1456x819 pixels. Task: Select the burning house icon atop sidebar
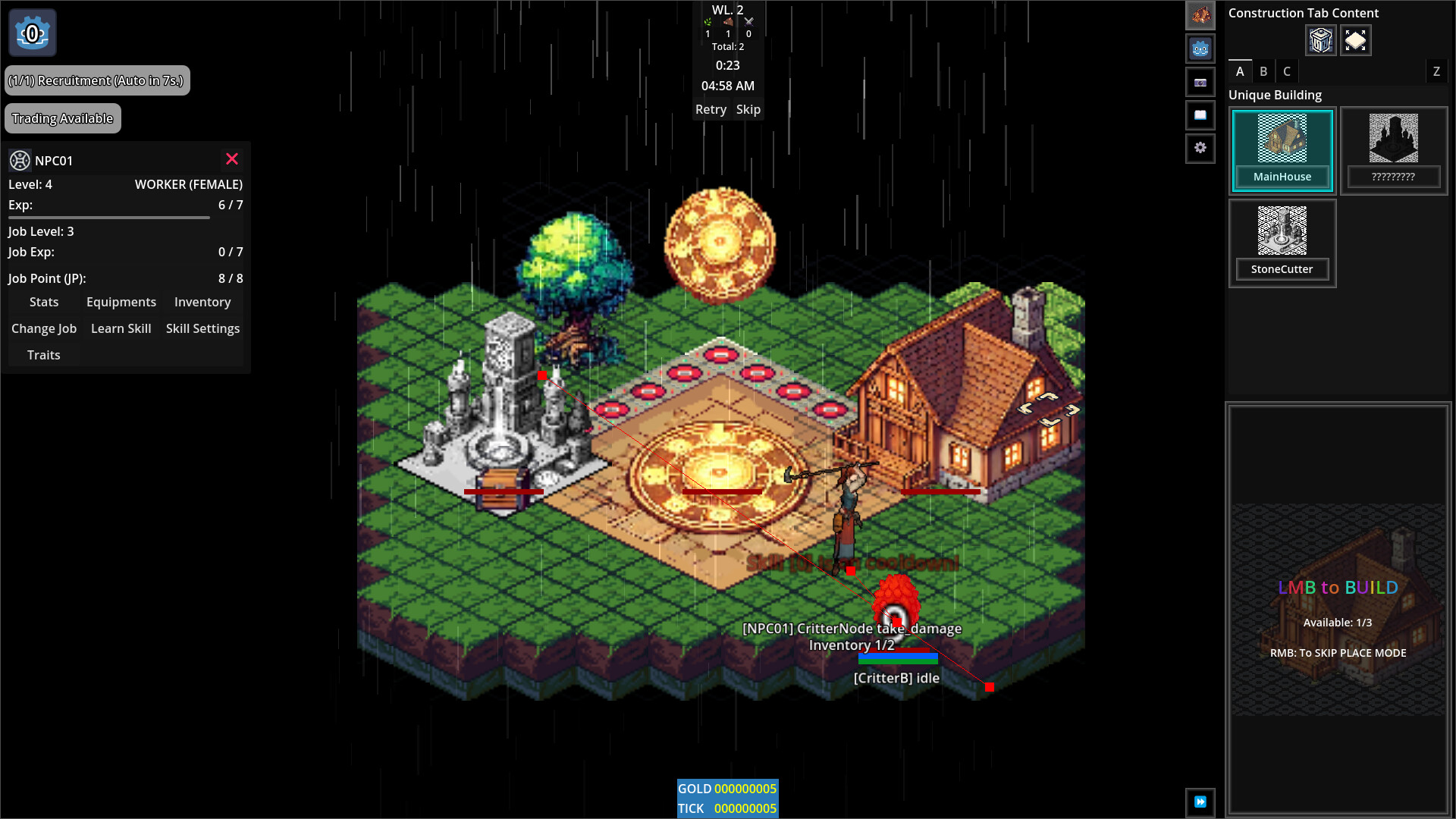1200,15
